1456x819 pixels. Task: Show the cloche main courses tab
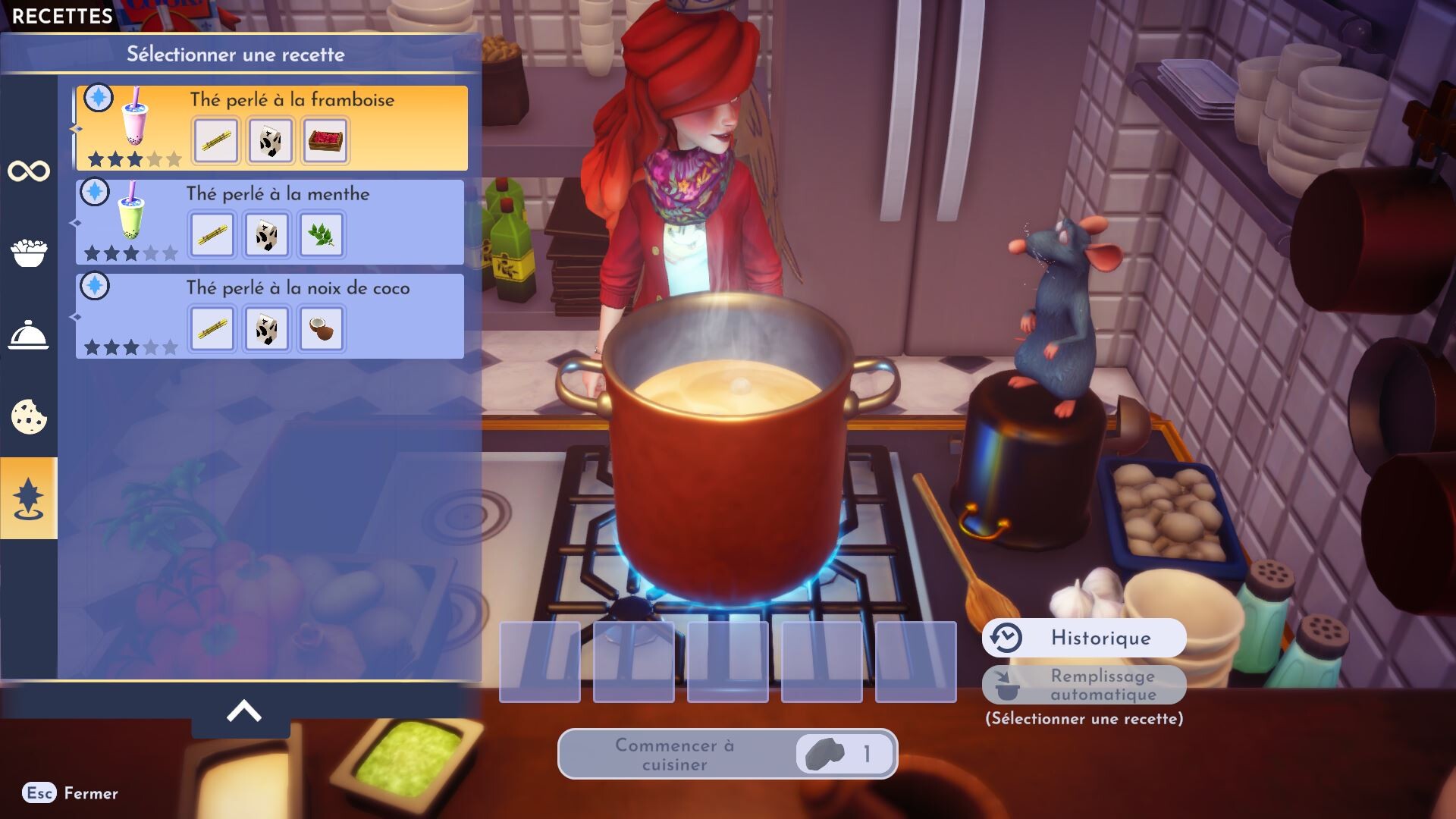click(29, 335)
